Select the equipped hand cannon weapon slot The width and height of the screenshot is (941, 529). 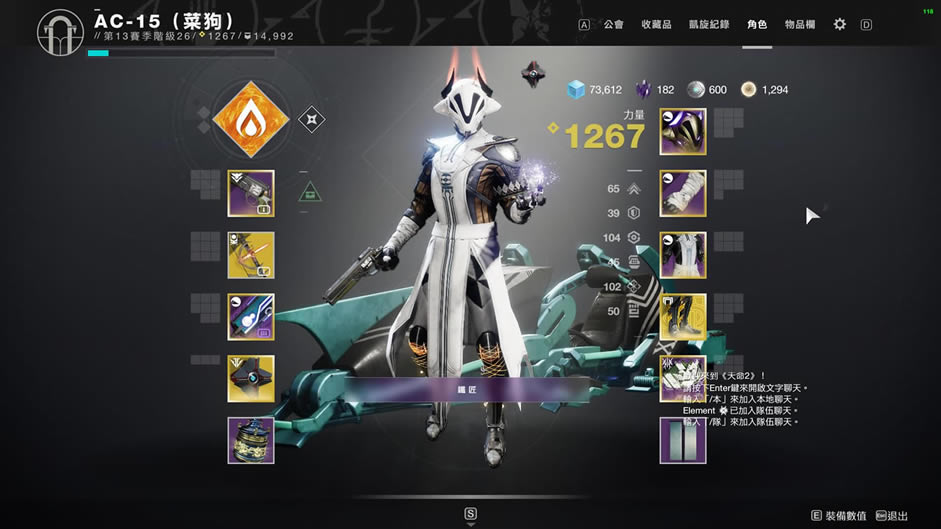(251, 193)
